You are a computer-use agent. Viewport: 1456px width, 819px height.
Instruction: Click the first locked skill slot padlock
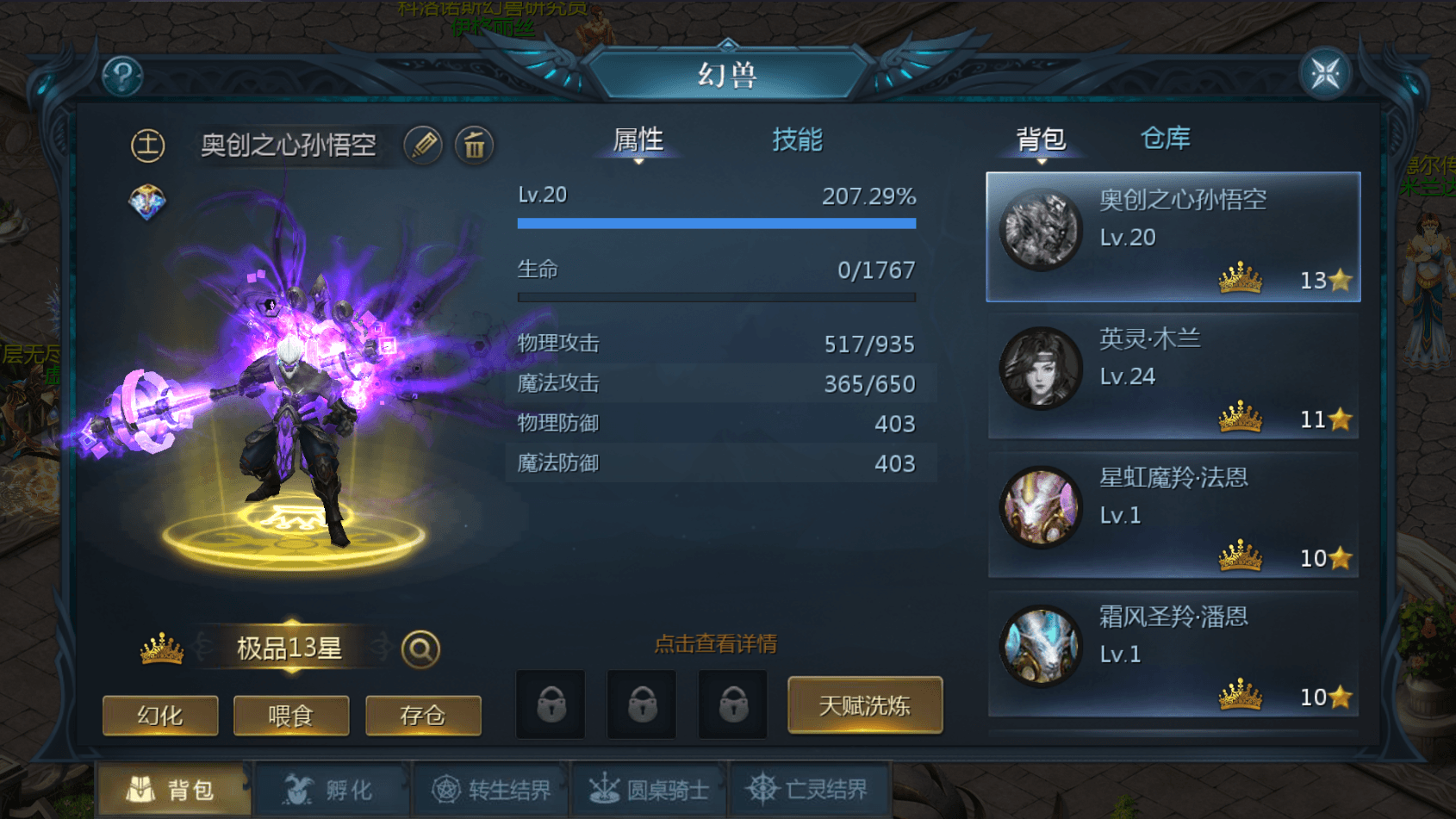click(550, 704)
